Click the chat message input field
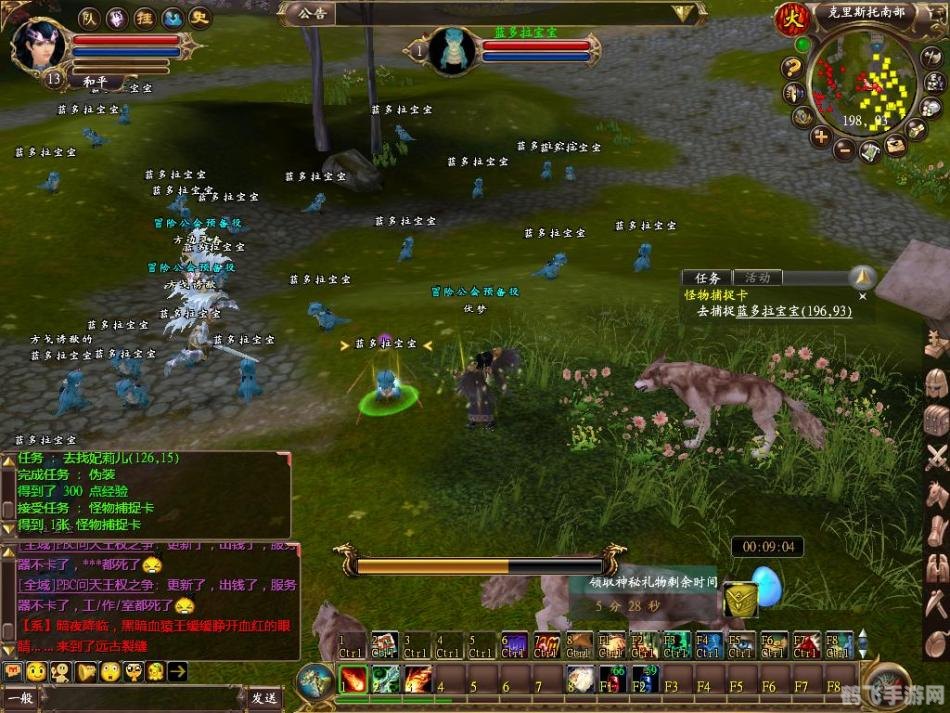 point(140,698)
